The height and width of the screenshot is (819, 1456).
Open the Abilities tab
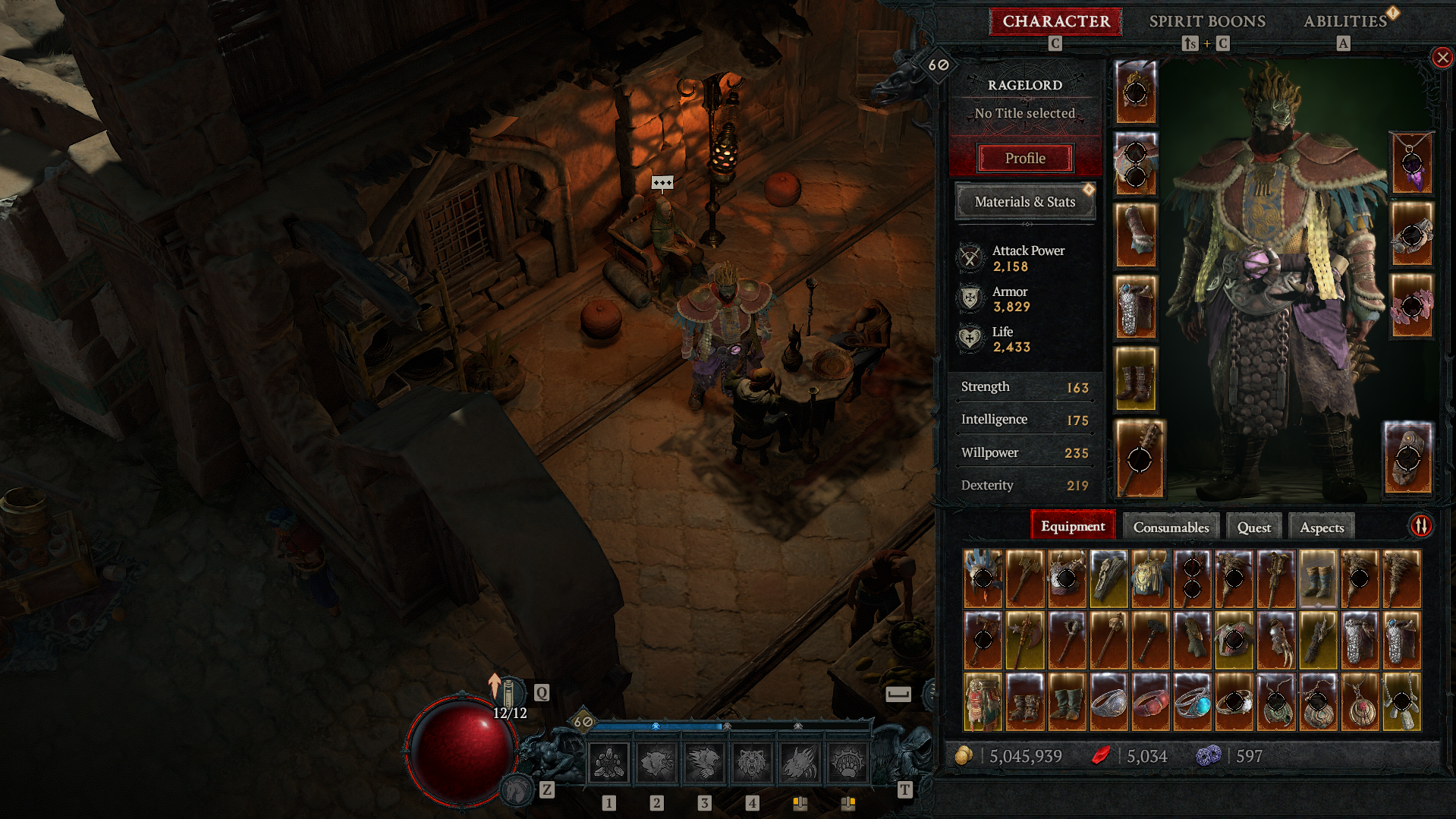[1344, 21]
